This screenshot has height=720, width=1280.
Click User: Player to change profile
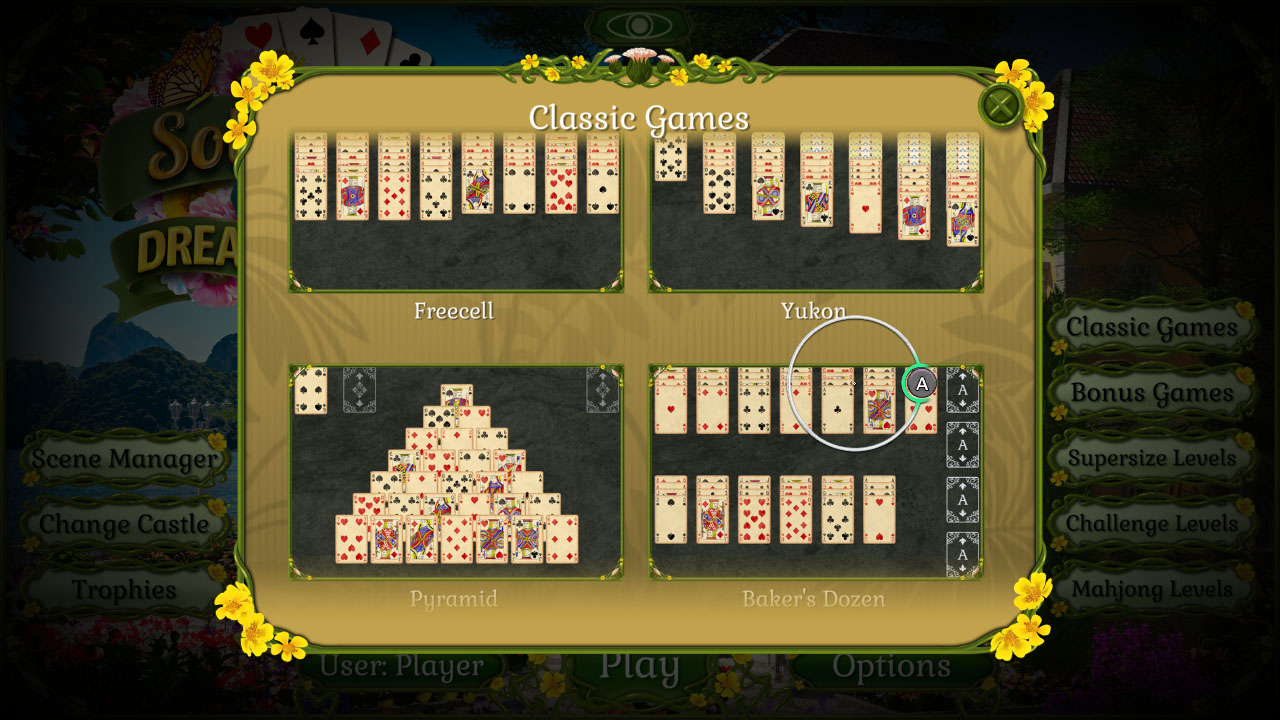pyautogui.click(x=404, y=666)
